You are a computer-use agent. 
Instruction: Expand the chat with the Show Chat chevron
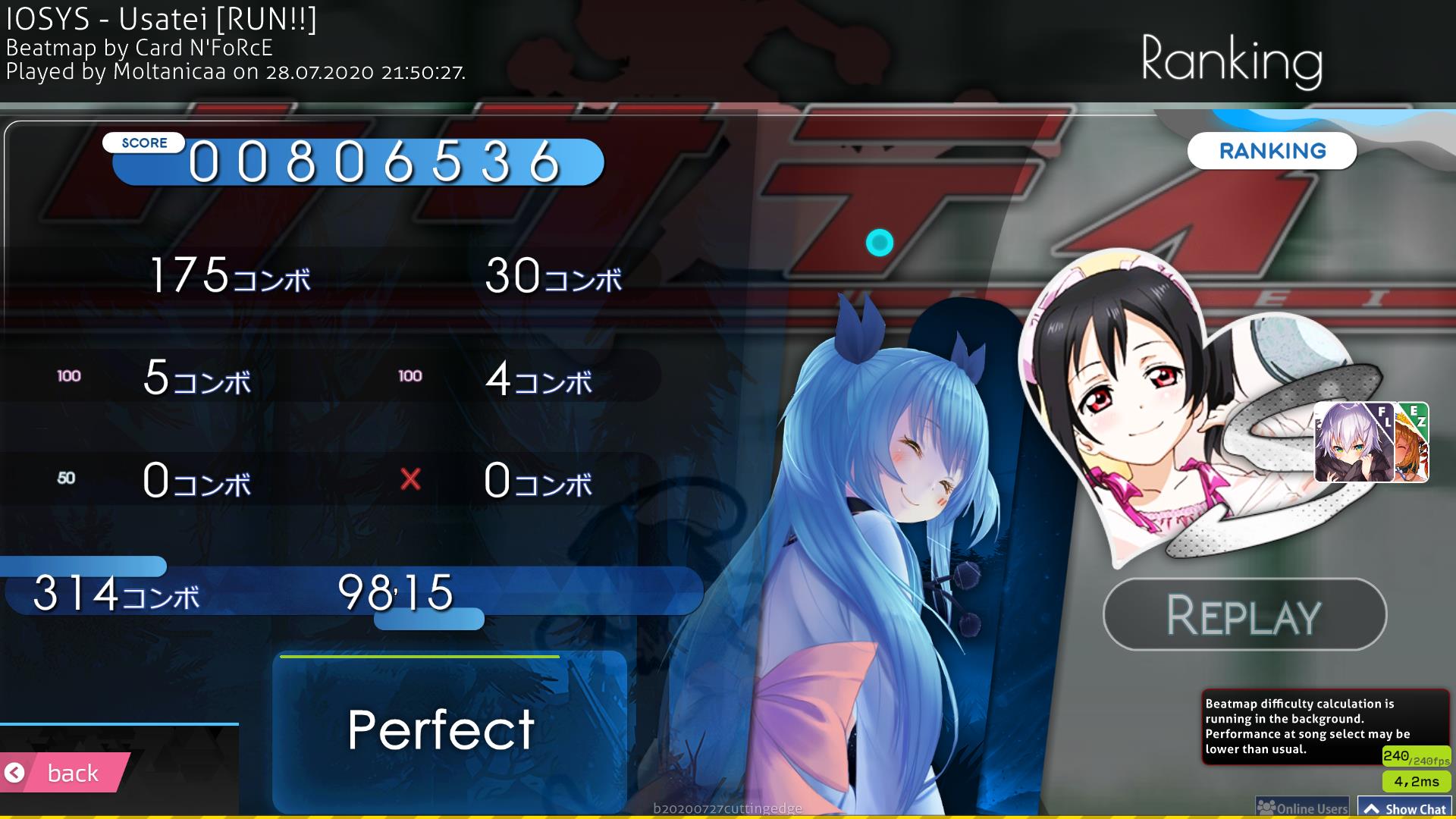click(1374, 807)
